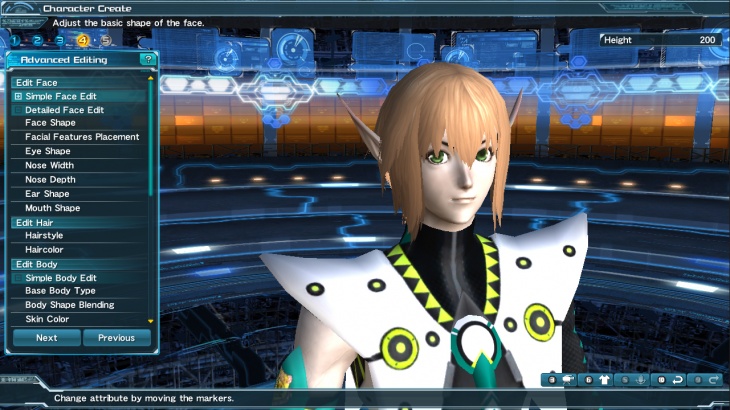The image size is (730, 410).
Task: Open Base Body Type
Action: [61, 291]
